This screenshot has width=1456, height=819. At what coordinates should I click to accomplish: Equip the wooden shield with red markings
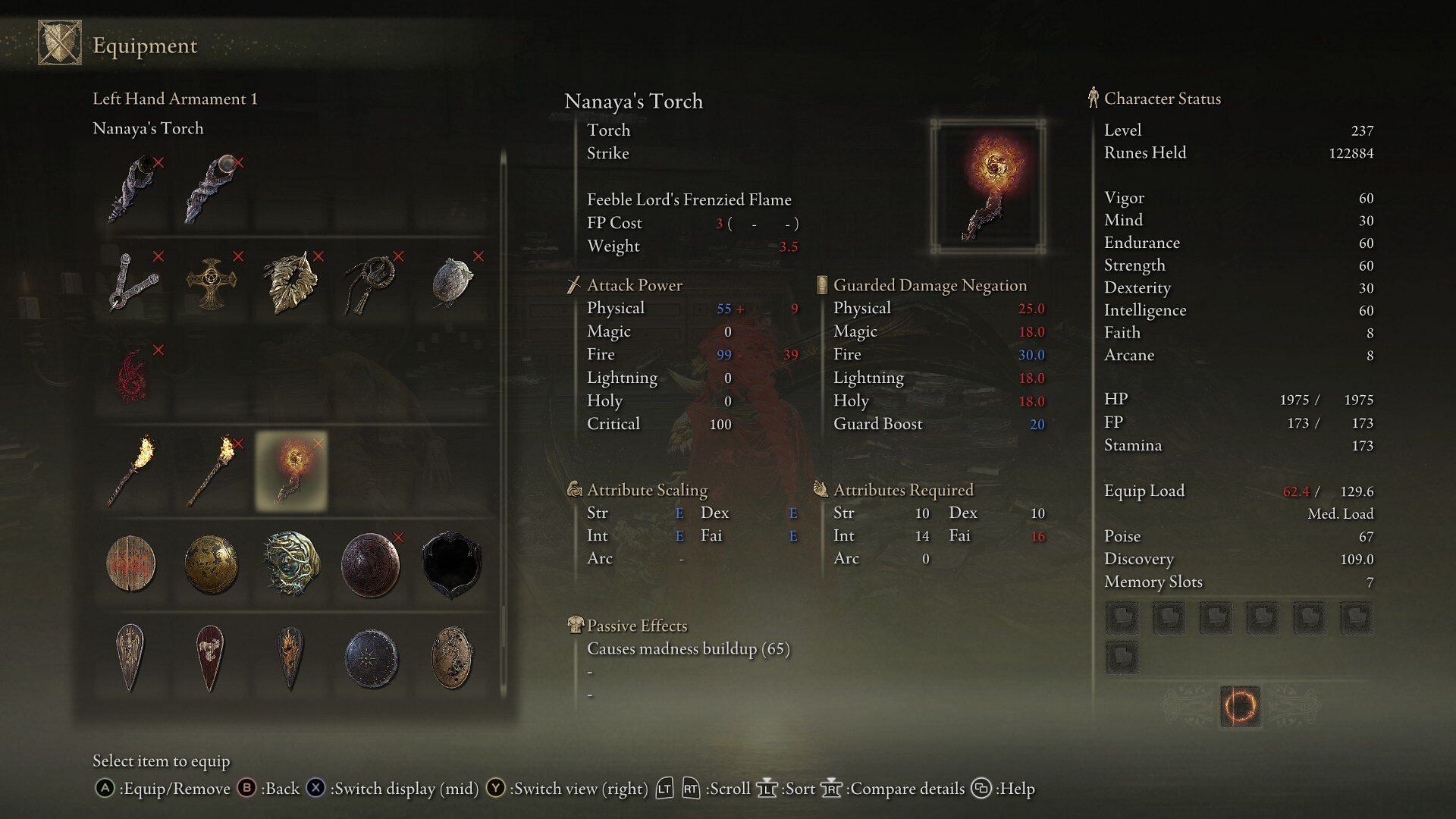[131, 565]
